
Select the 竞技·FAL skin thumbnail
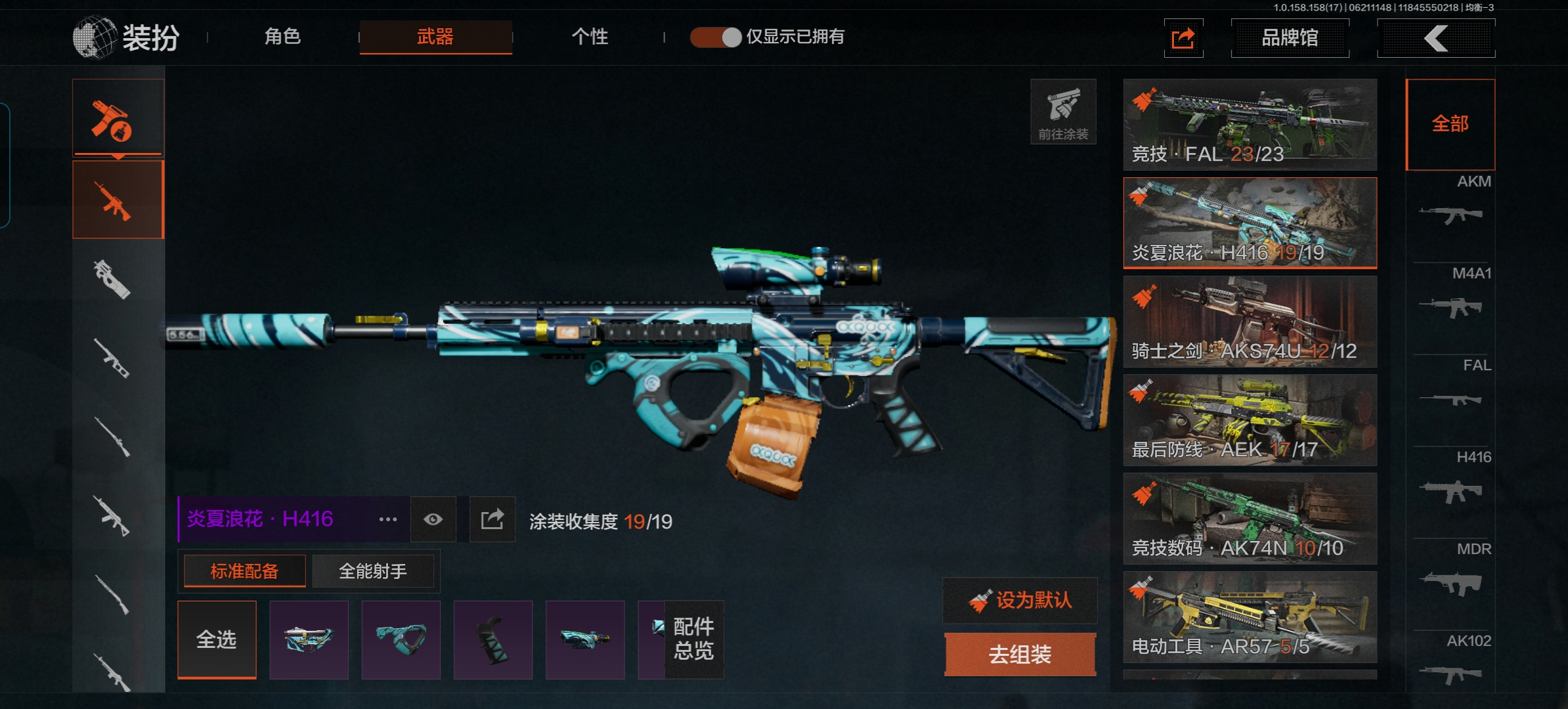click(x=1250, y=125)
